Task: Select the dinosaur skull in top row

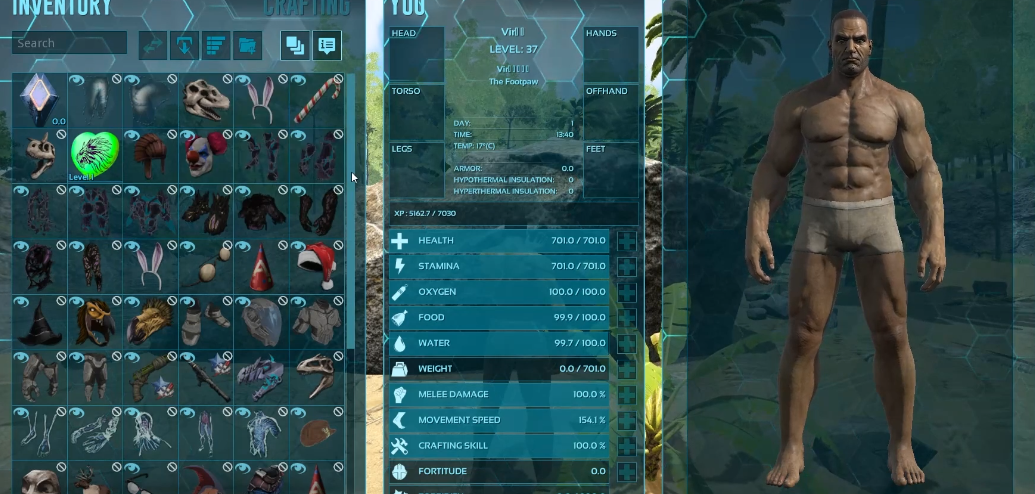Action: [x=207, y=99]
